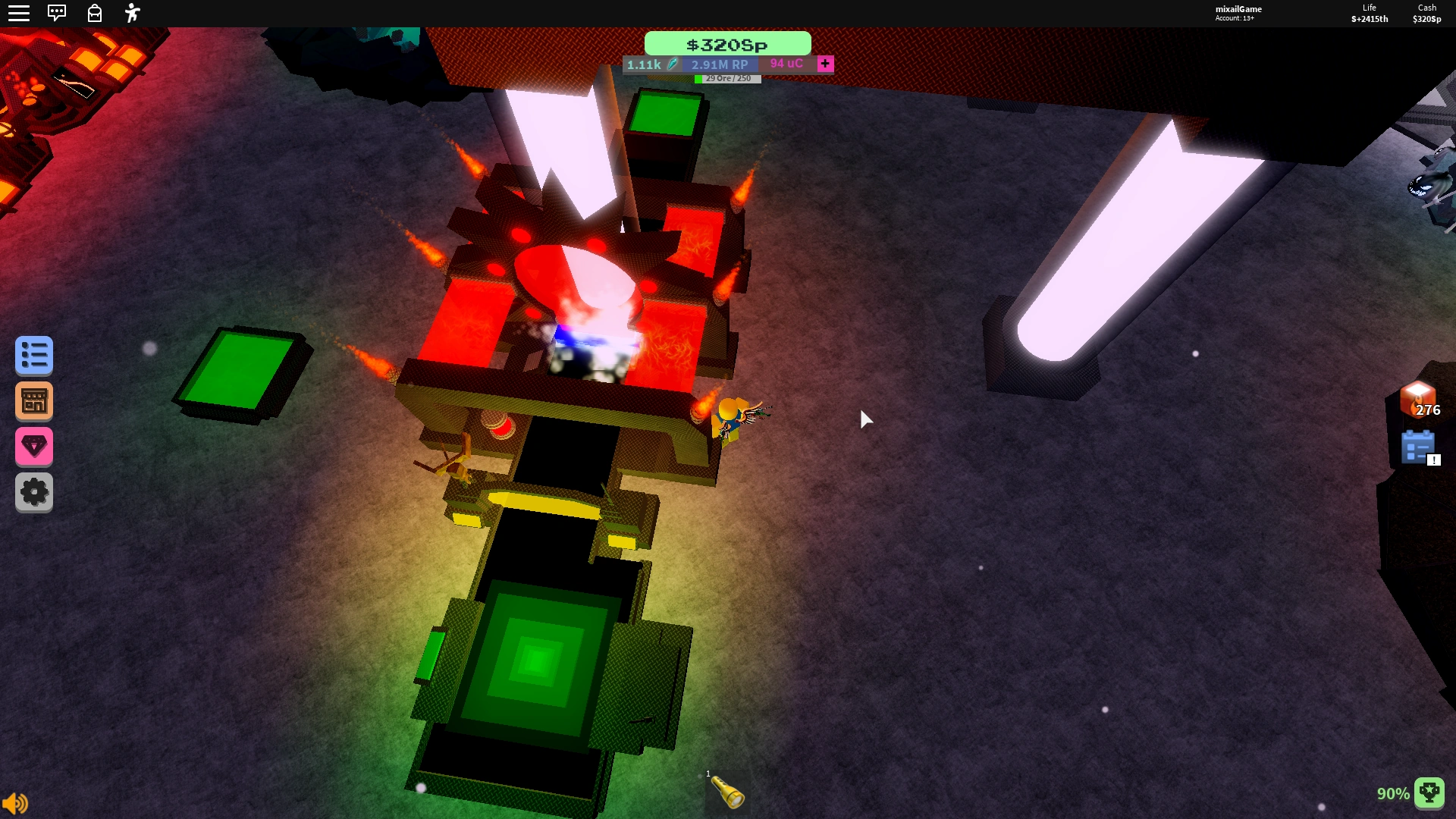
Task: Click the exclamation notification toggle on quests
Action: [x=1433, y=459]
